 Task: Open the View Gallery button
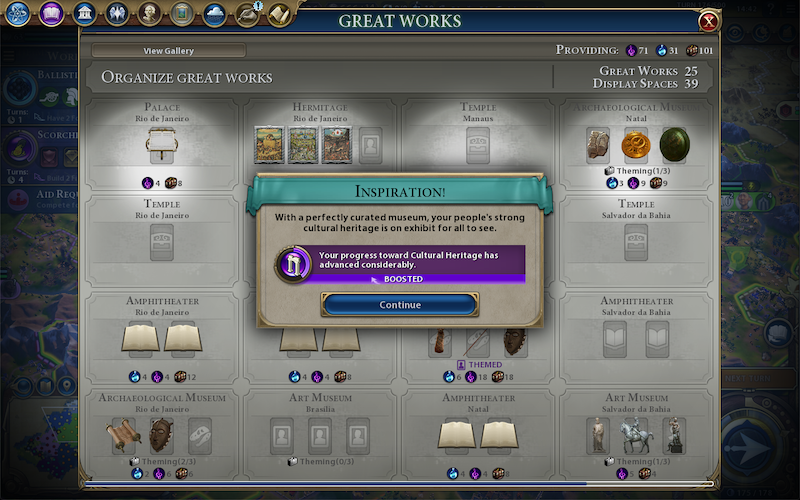[x=168, y=51]
